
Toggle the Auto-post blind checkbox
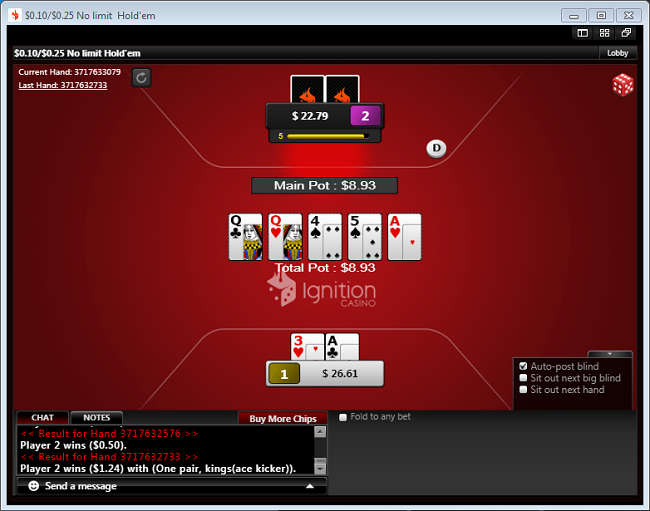(x=524, y=366)
